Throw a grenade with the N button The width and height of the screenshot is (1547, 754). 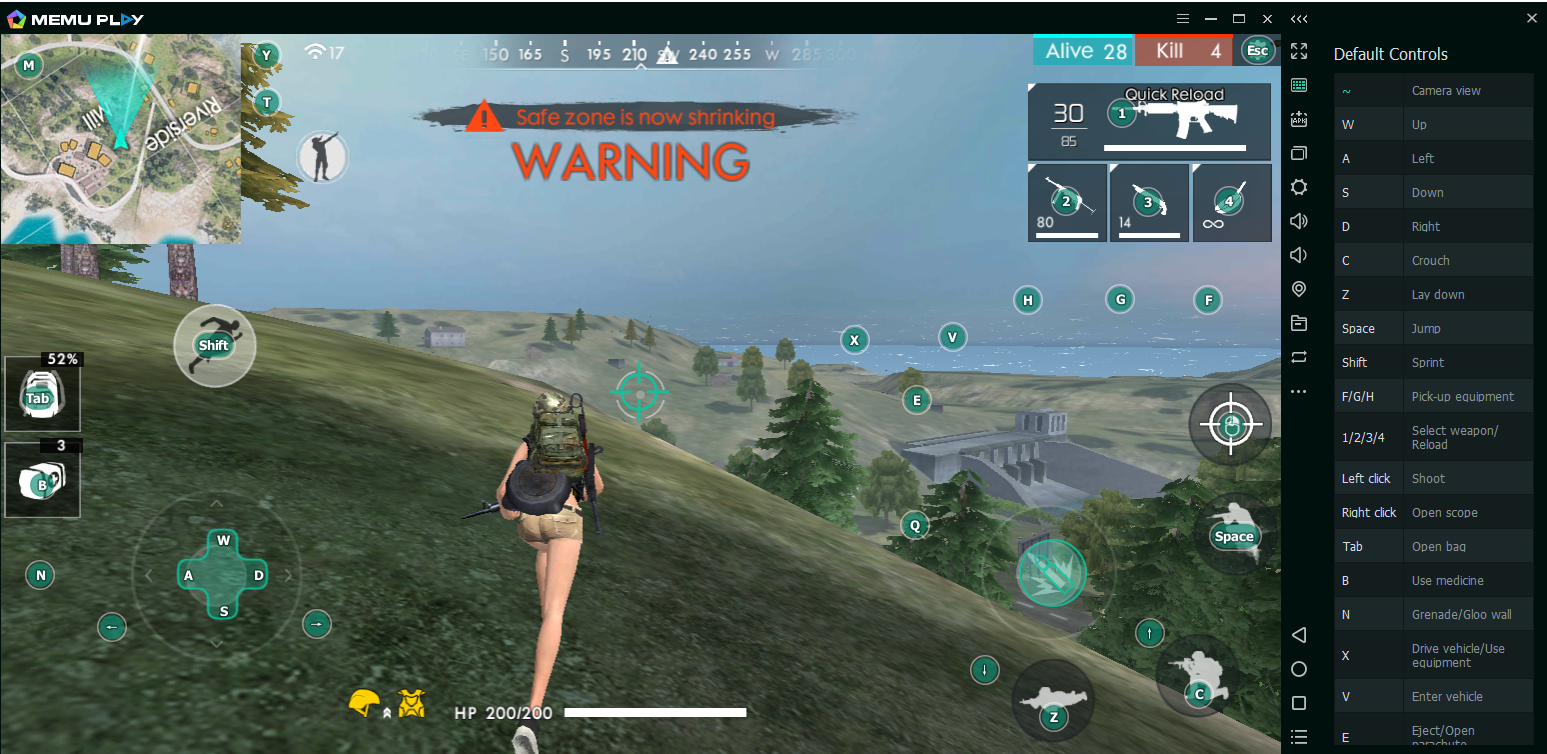tap(41, 574)
